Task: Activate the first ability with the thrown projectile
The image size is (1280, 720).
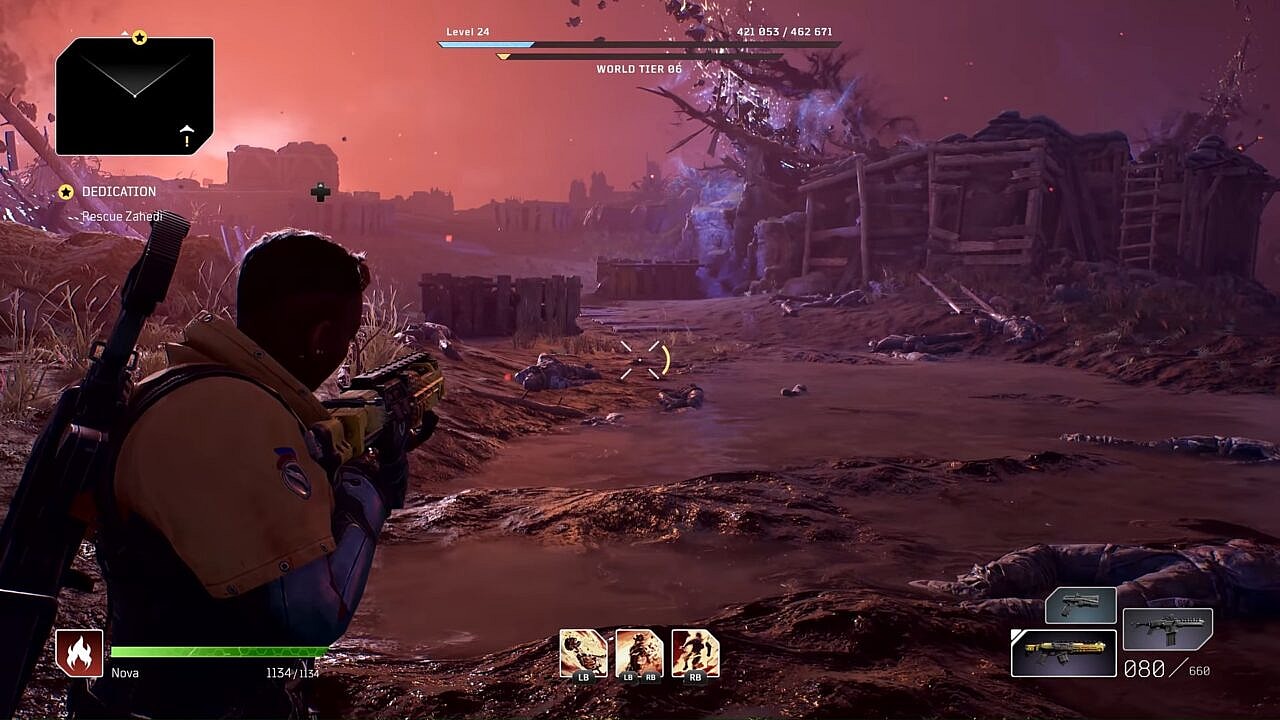Action: pos(583,653)
